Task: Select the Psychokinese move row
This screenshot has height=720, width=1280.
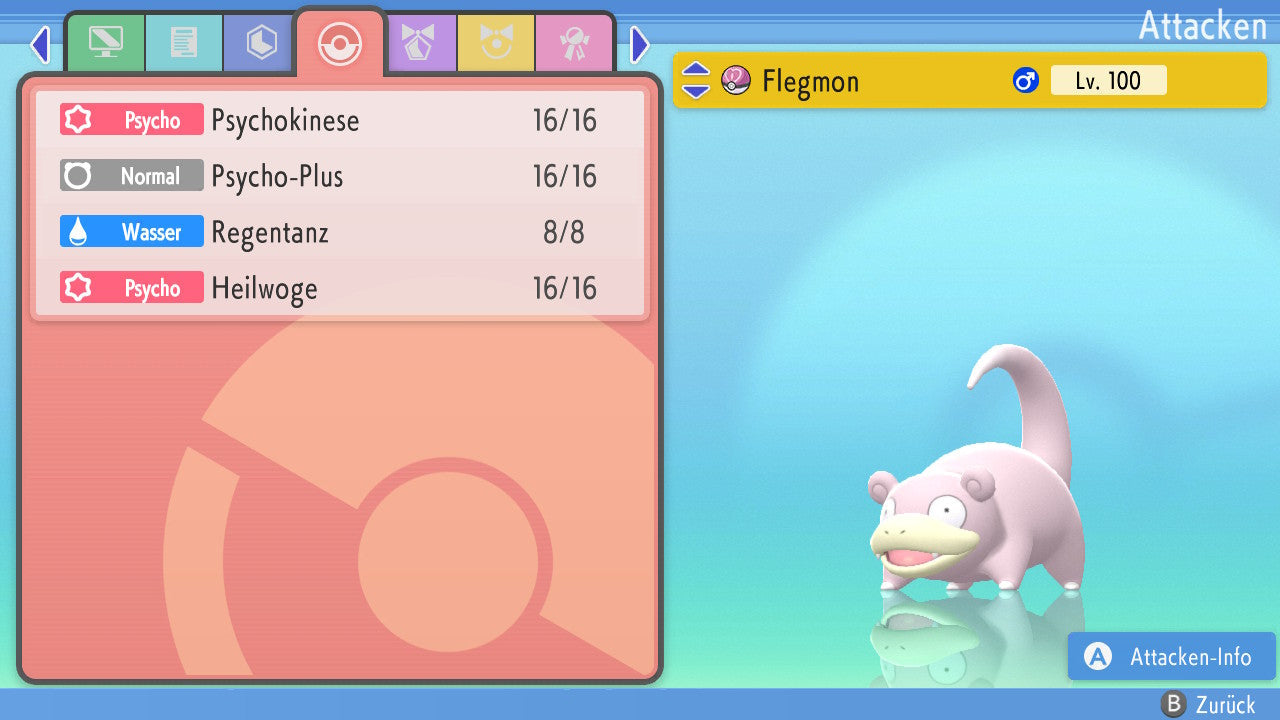Action: pos(340,121)
